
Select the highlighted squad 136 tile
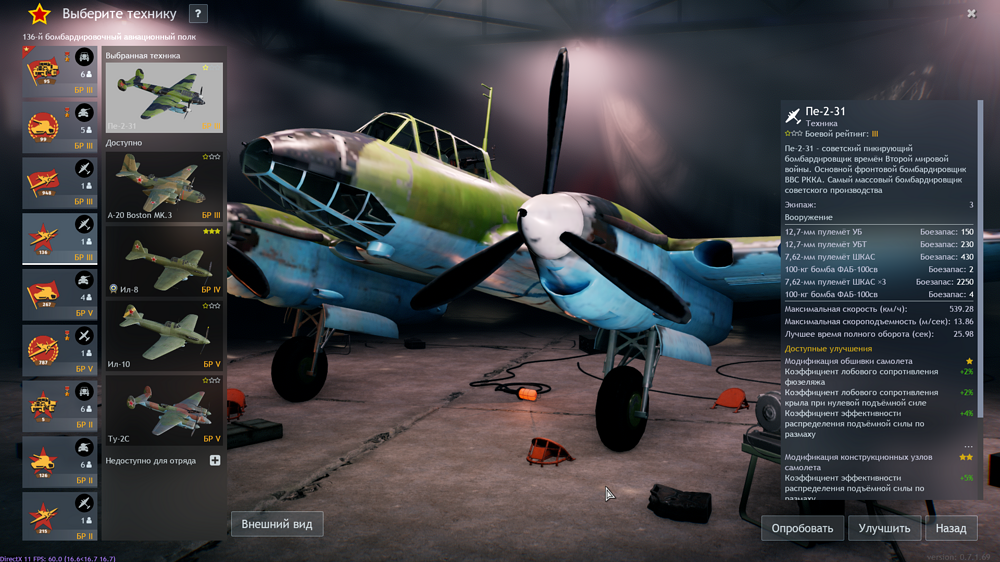point(60,239)
